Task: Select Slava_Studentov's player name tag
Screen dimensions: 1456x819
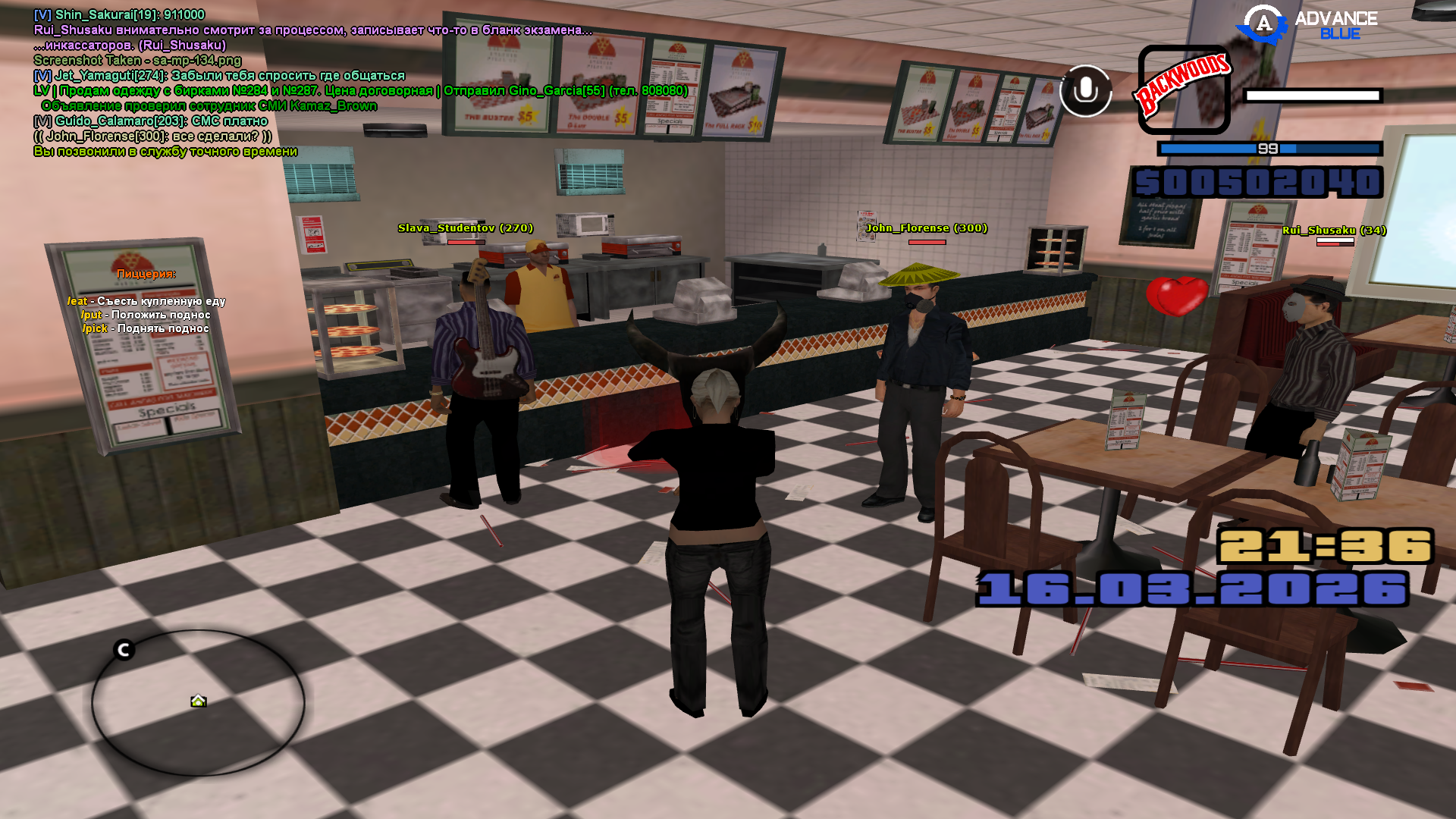Action: point(465,228)
